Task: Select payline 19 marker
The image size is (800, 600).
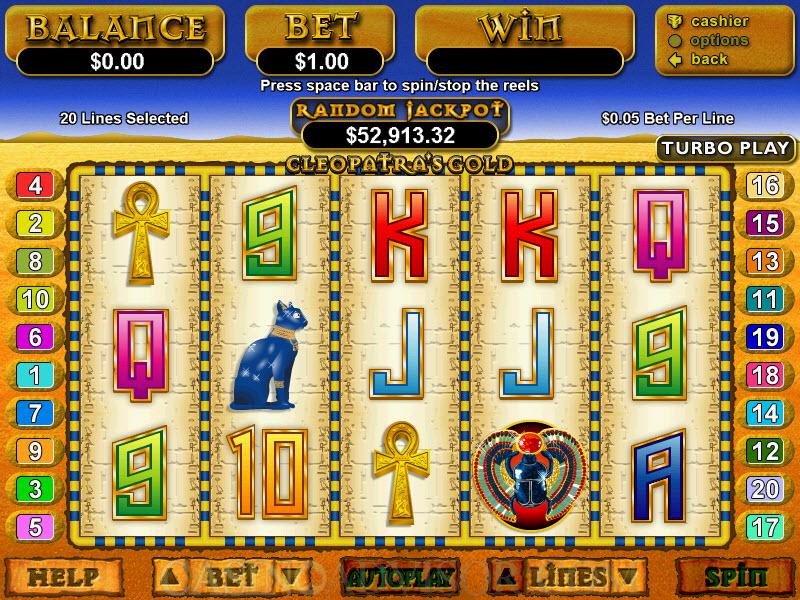Action: tap(765, 337)
